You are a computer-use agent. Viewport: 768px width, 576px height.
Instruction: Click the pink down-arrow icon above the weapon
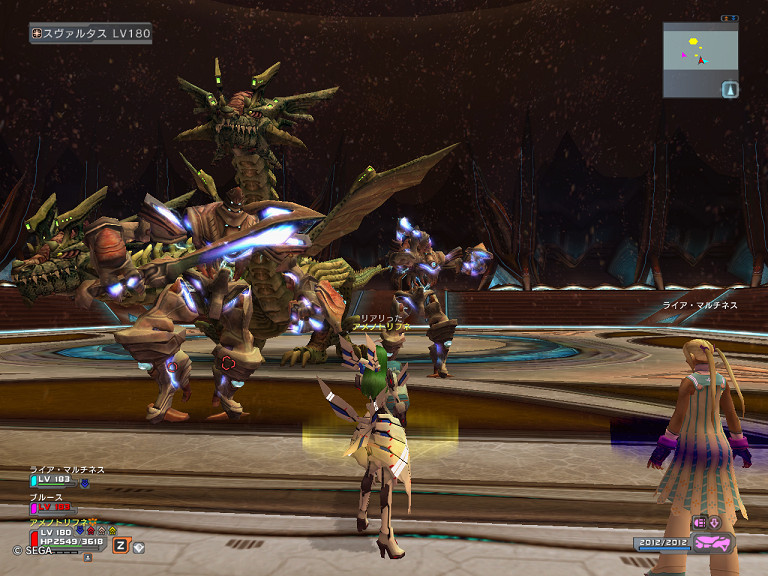pyautogui.click(x=716, y=522)
